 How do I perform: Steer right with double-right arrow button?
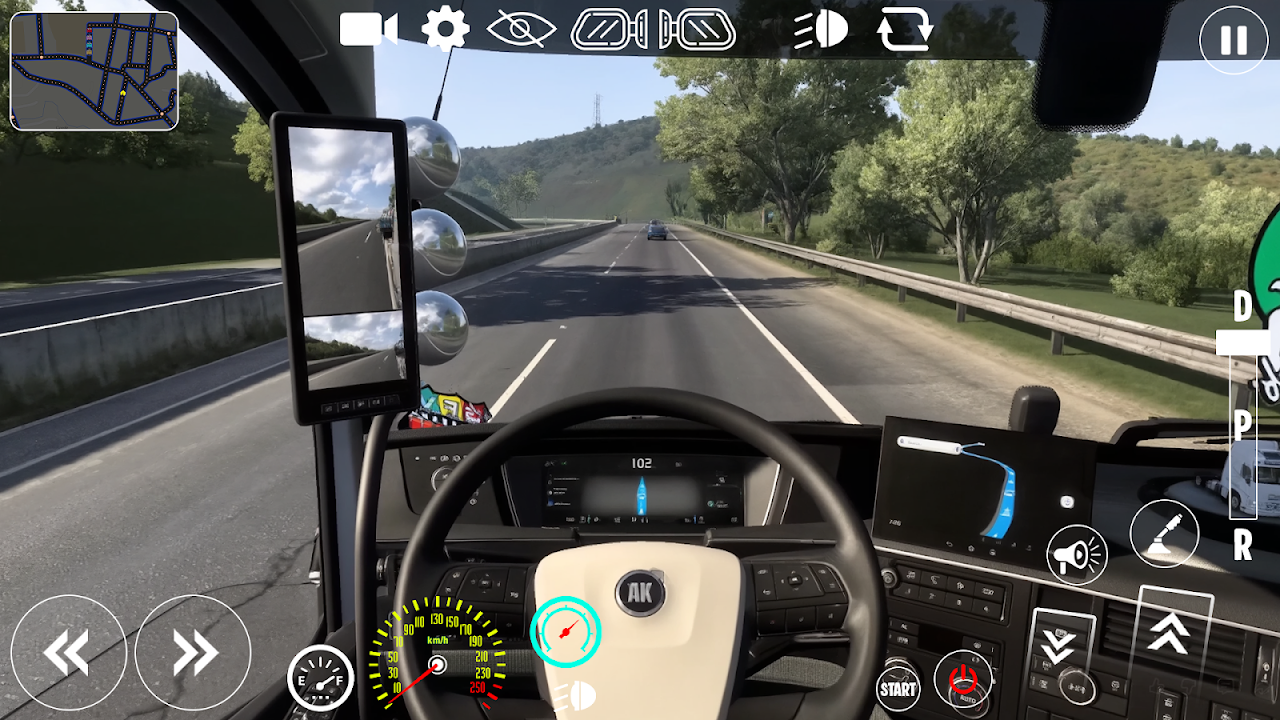pyautogui.click(x=193, y=652)
